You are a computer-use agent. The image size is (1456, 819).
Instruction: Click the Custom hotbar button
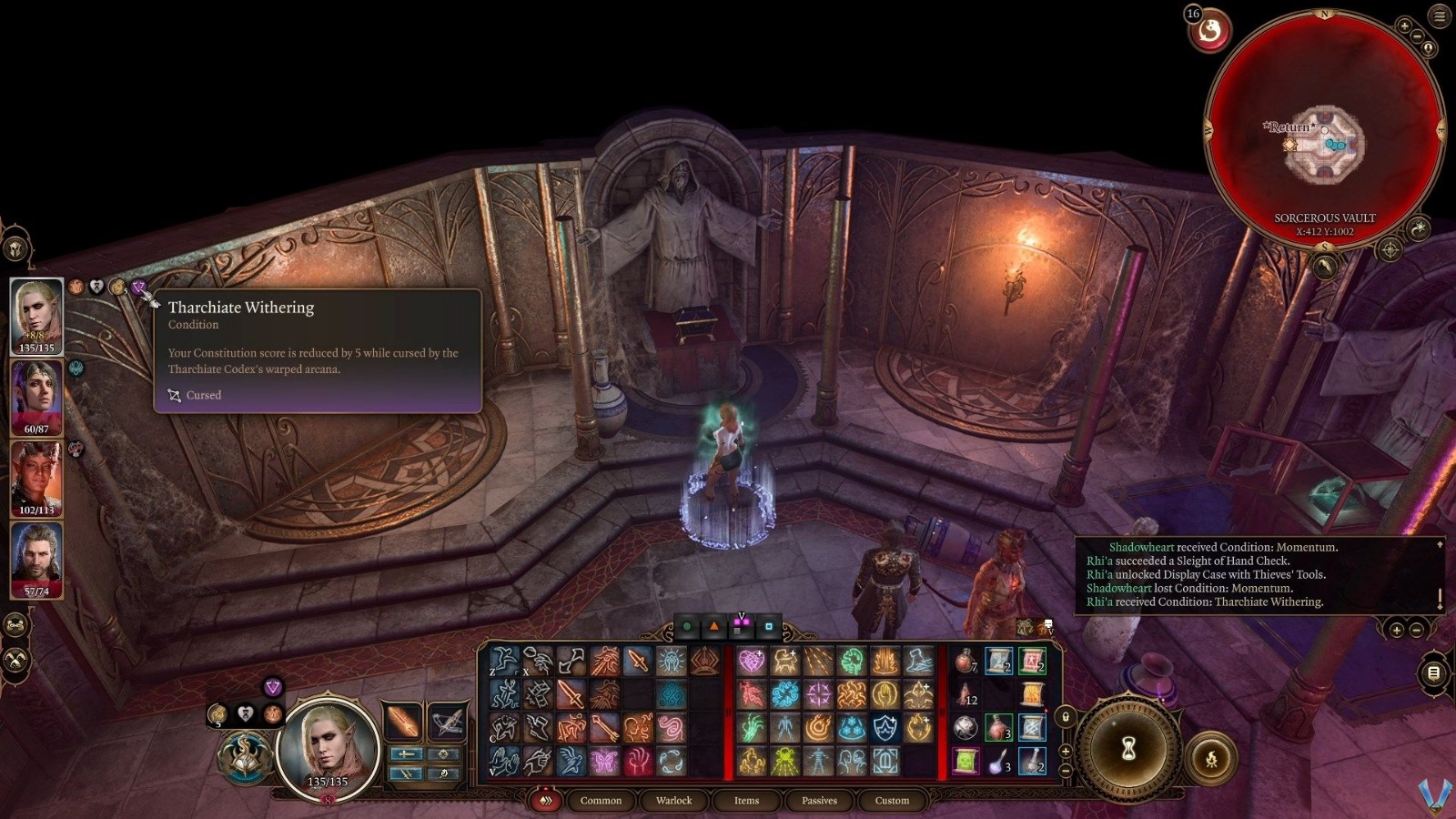click(x=891, y=801)
